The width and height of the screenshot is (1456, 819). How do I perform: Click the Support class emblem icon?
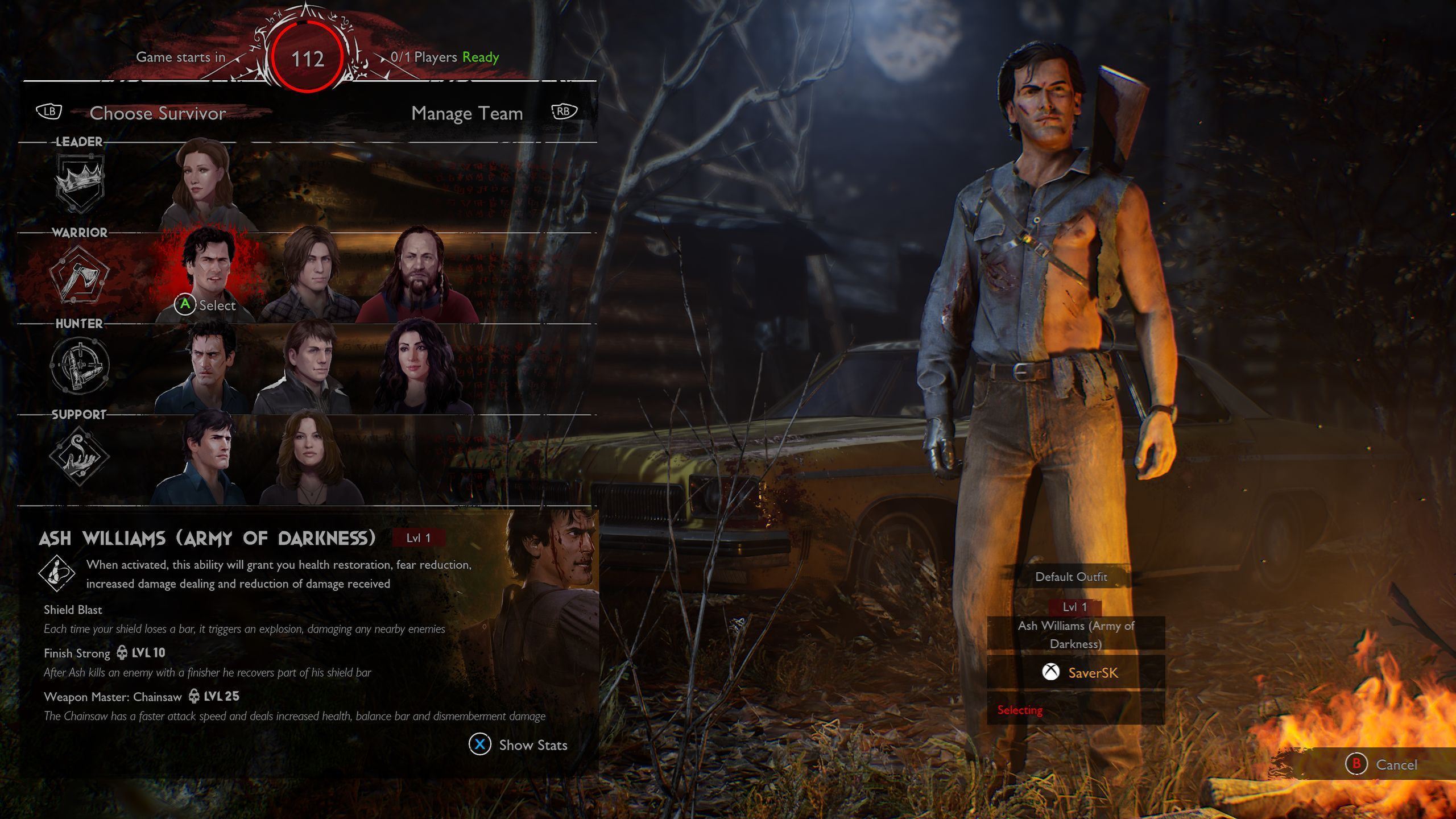click(x=79, y=456)
